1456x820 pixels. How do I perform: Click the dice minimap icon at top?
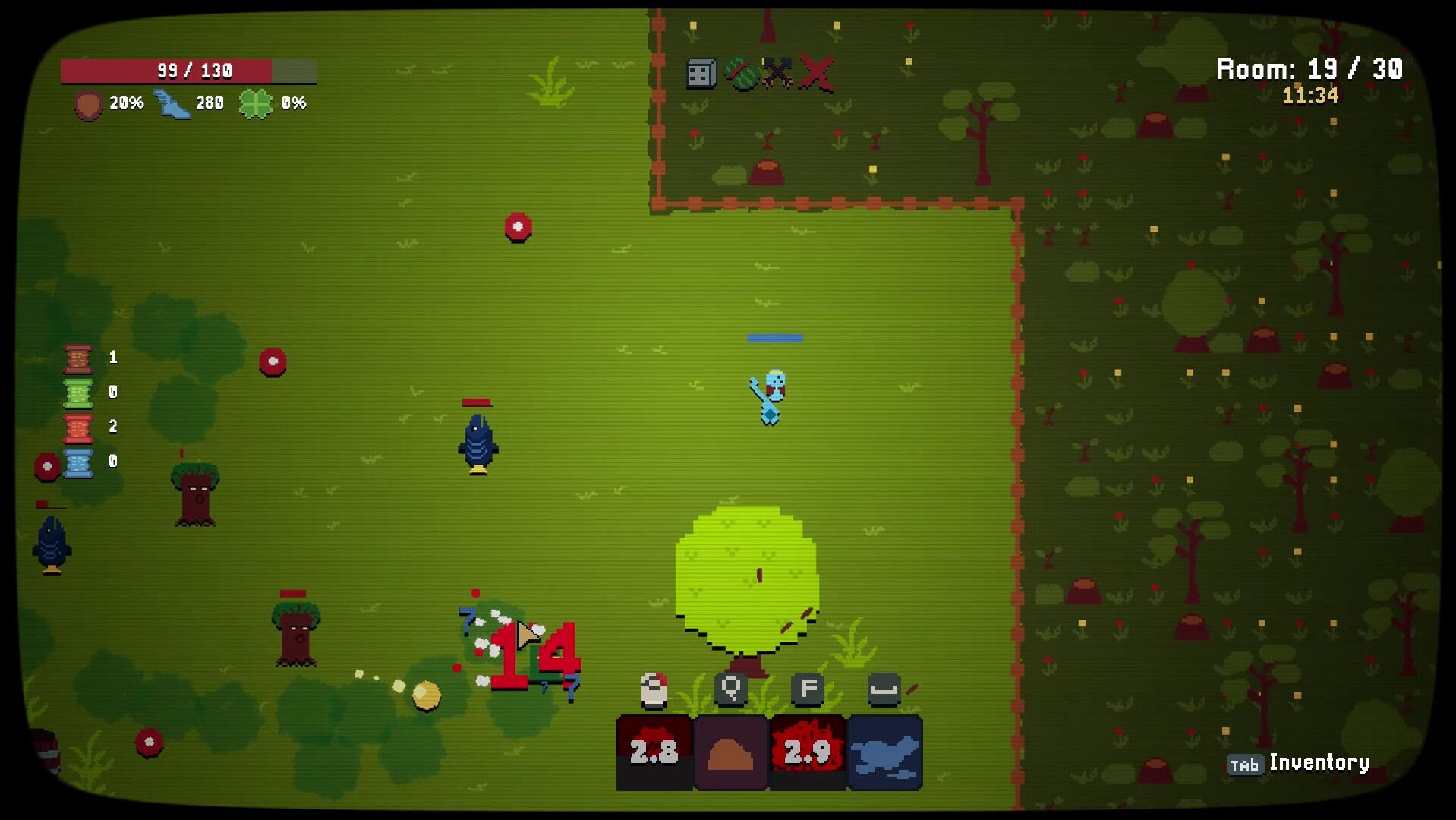coord(699,74)
